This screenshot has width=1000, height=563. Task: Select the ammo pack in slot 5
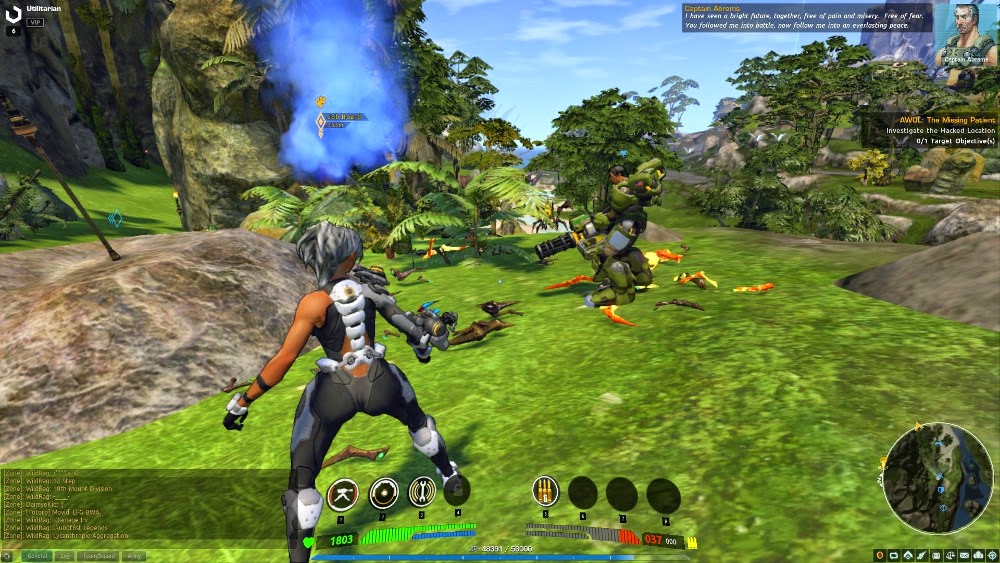click(545, 491)
